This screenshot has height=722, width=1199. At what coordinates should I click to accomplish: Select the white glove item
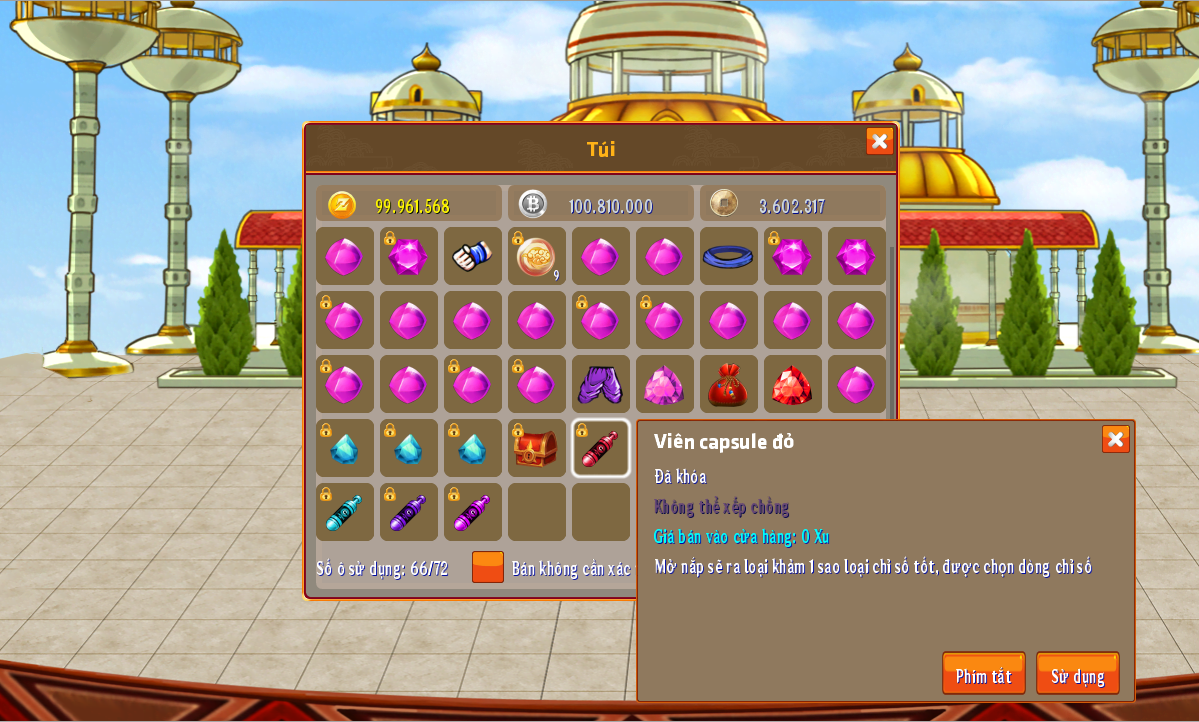click(x=472, y=256)
